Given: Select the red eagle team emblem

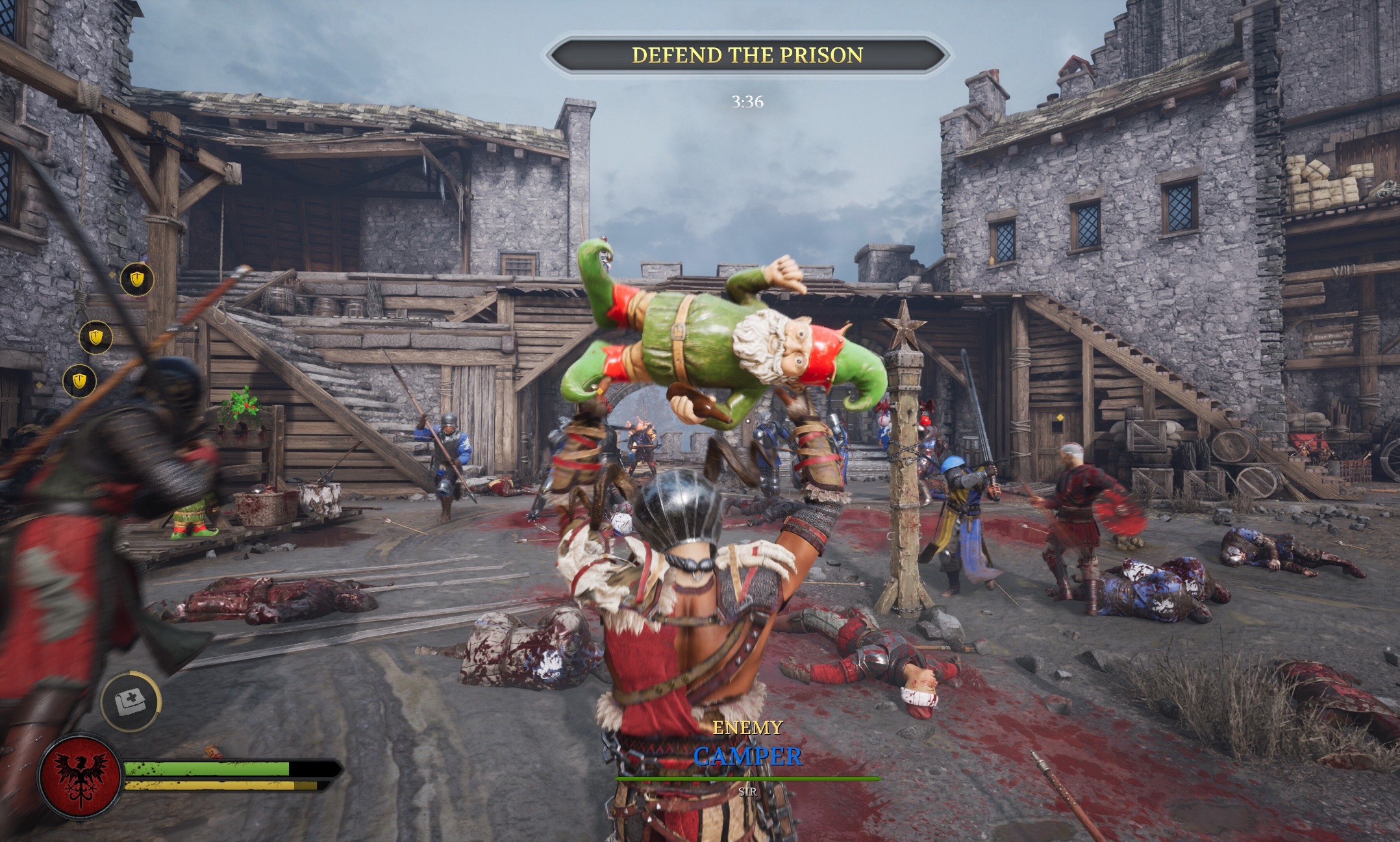Looking at the screenshot, I should [x=81, y=776].
